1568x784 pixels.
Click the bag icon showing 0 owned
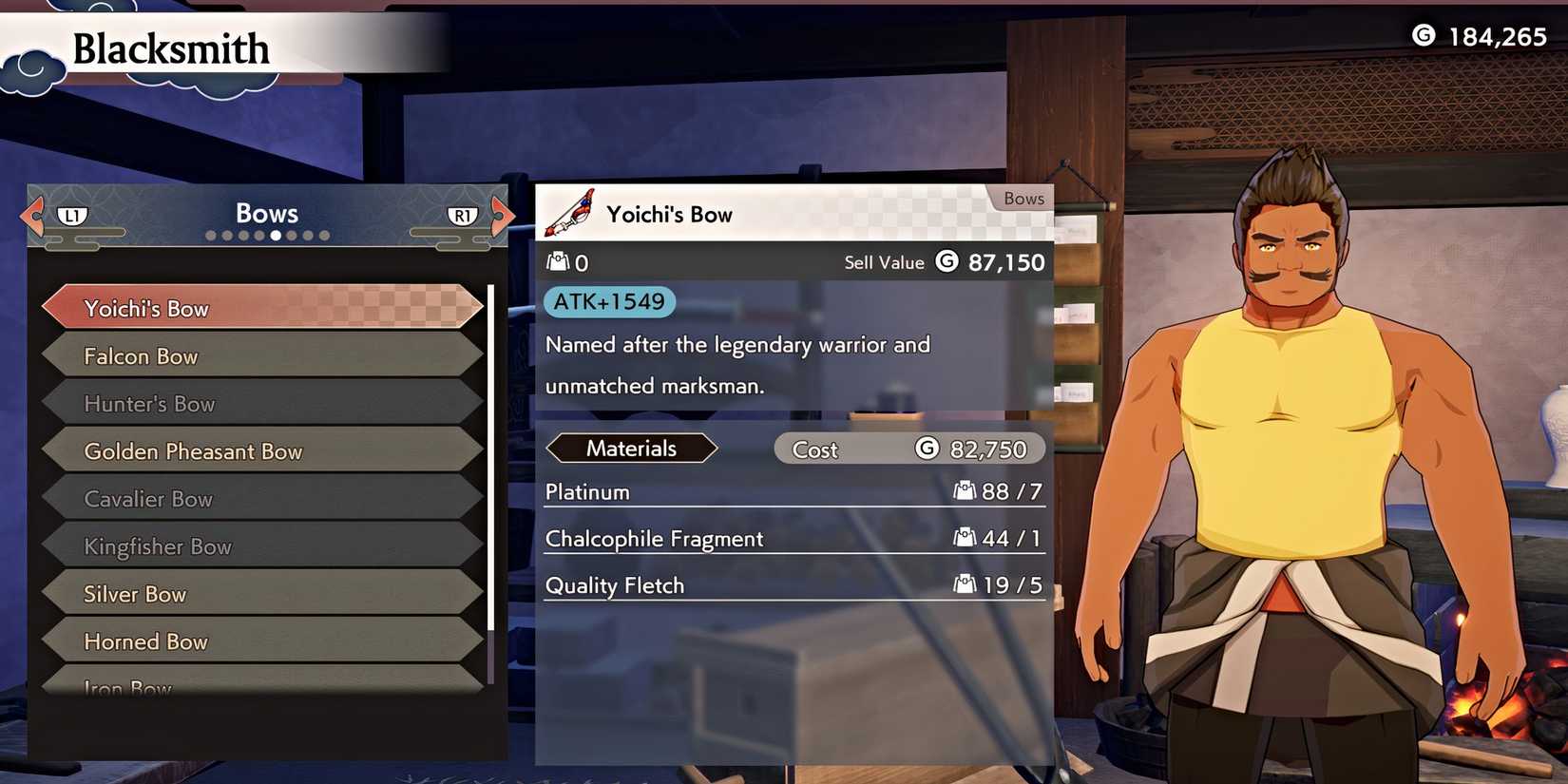556,260
